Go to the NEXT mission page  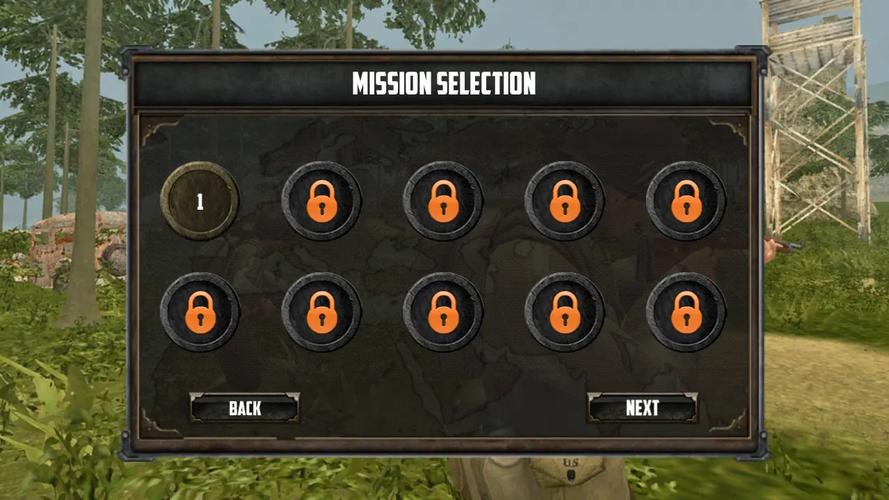point(642,407)
